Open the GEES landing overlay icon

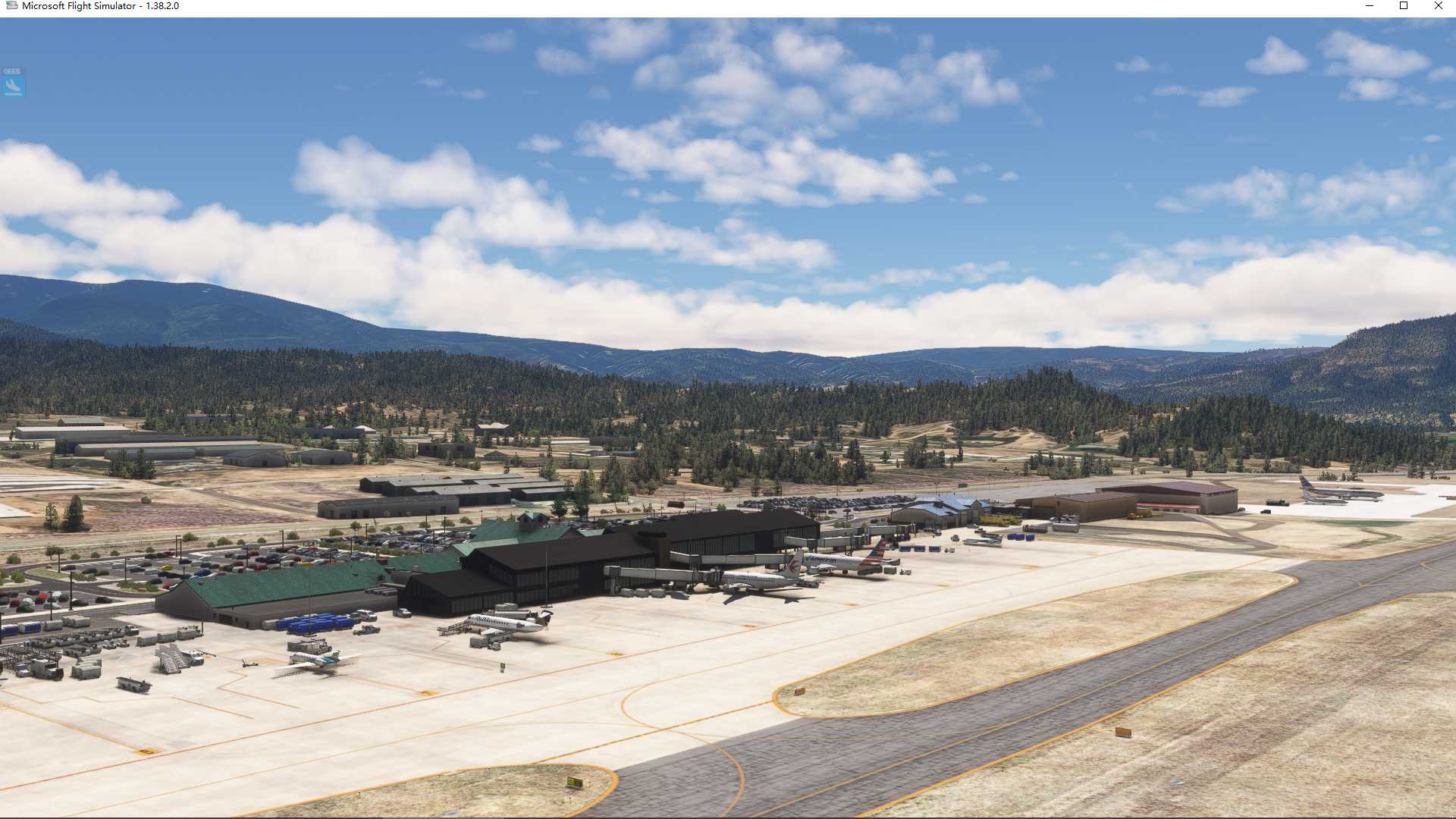click(14, 85)
